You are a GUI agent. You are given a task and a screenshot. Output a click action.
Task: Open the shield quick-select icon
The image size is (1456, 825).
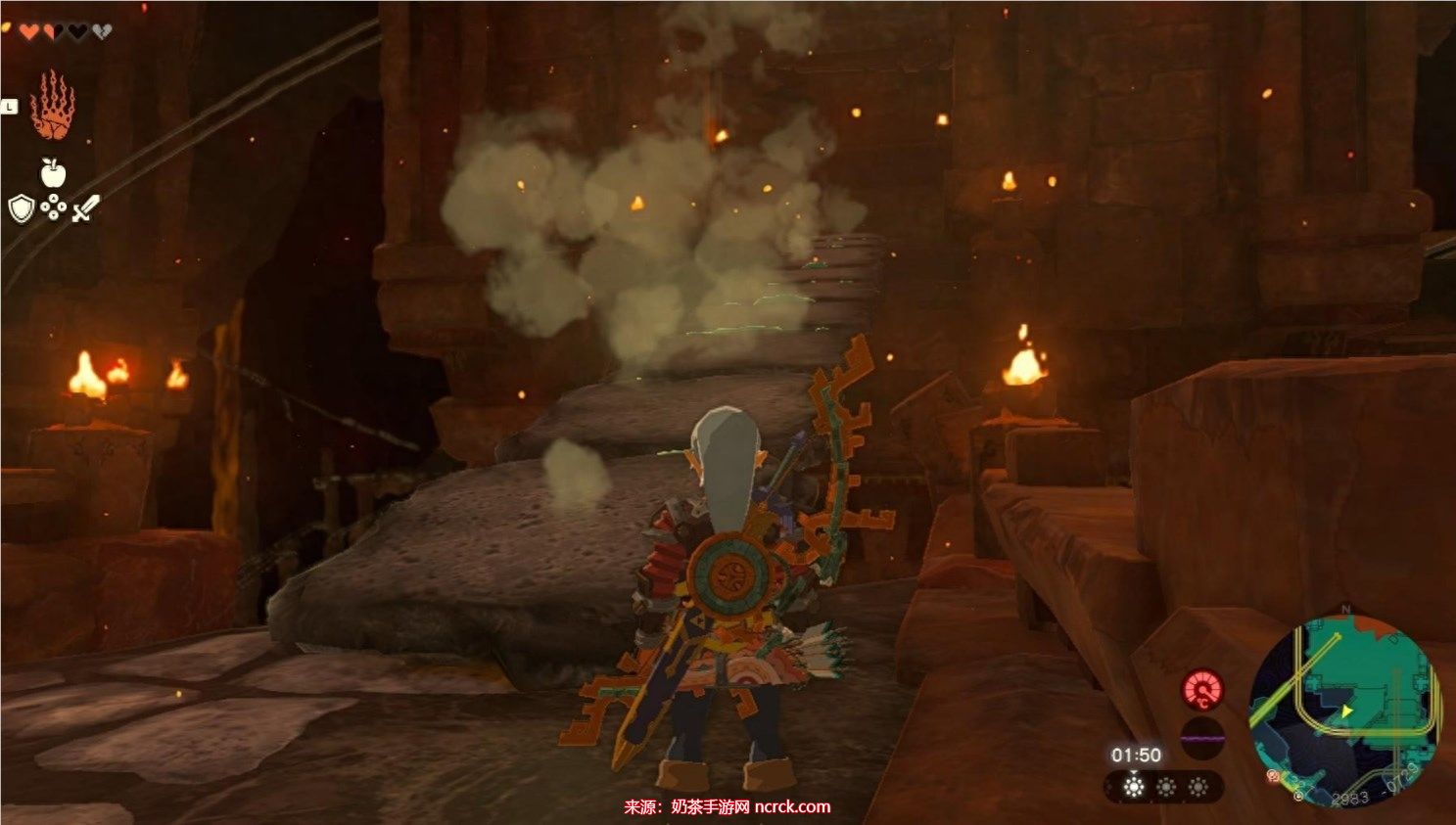pyautogui.click(x=22, y=208)
